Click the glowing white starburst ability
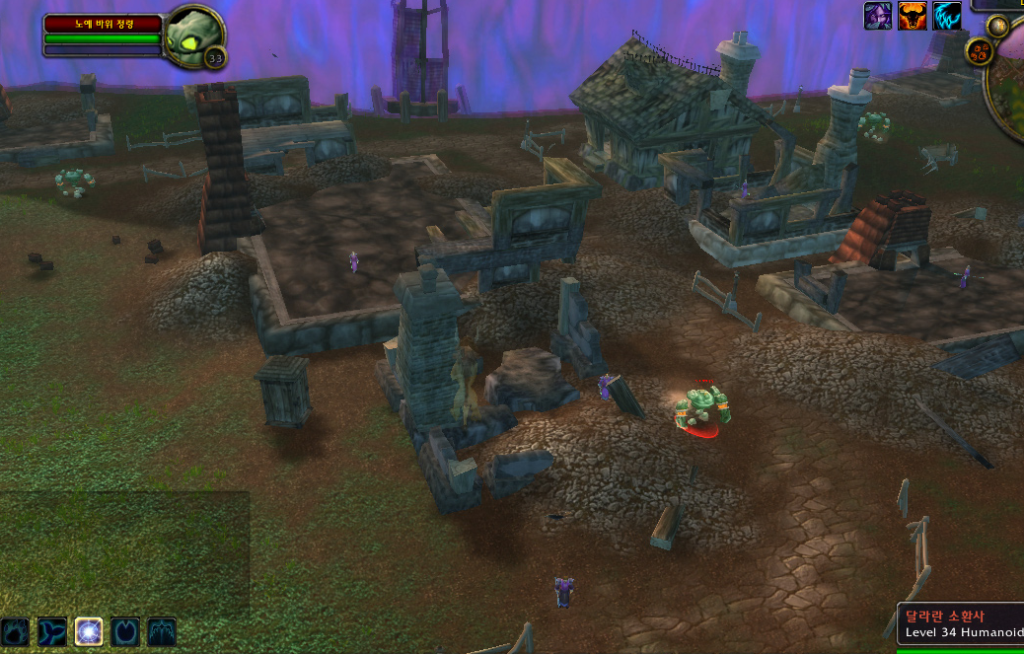The height and width of the screenshot is (654, 1024). pyautogui.click(x=89, y=631)
